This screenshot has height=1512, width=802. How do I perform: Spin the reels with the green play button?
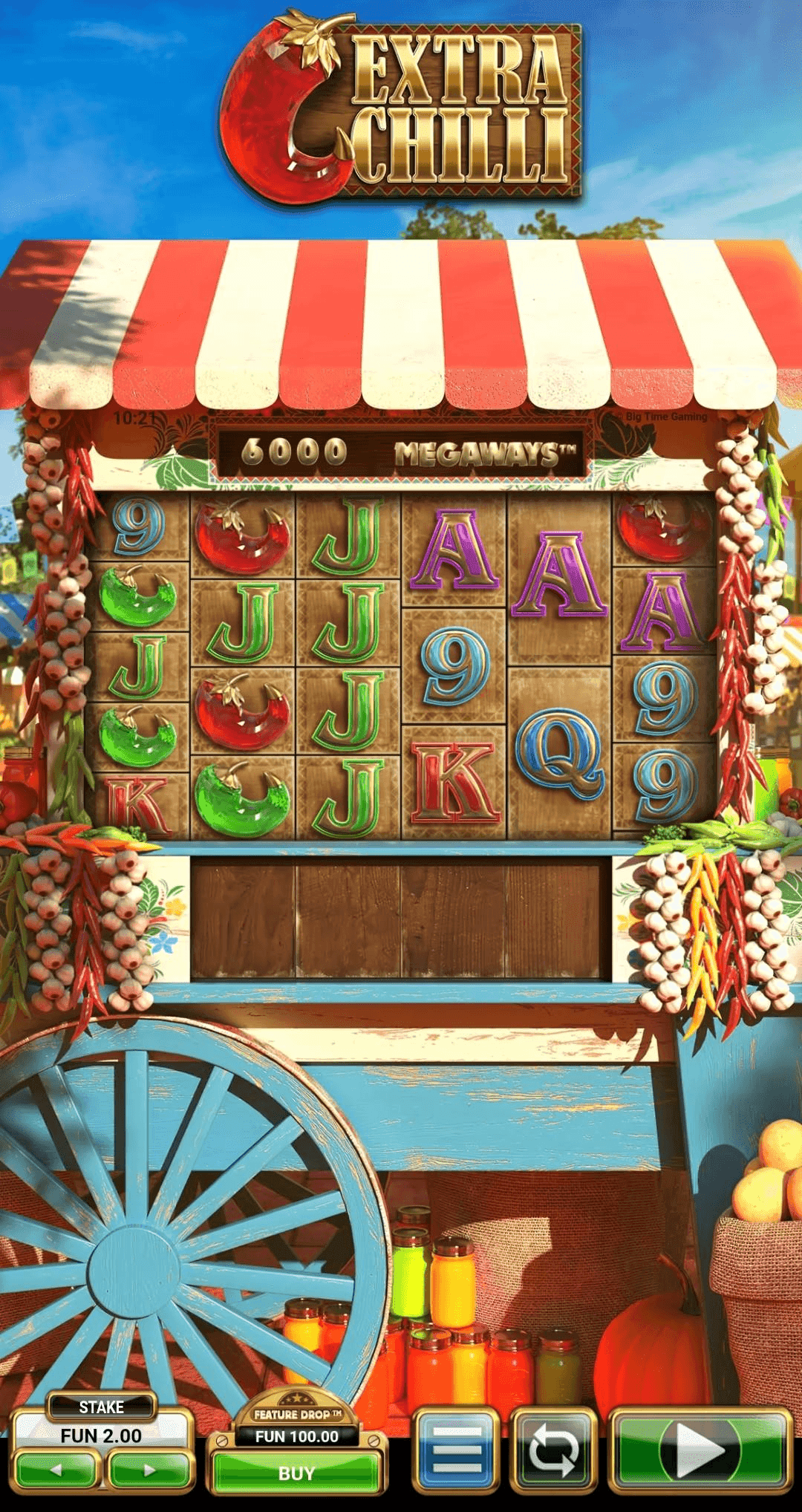(700, 1449)
